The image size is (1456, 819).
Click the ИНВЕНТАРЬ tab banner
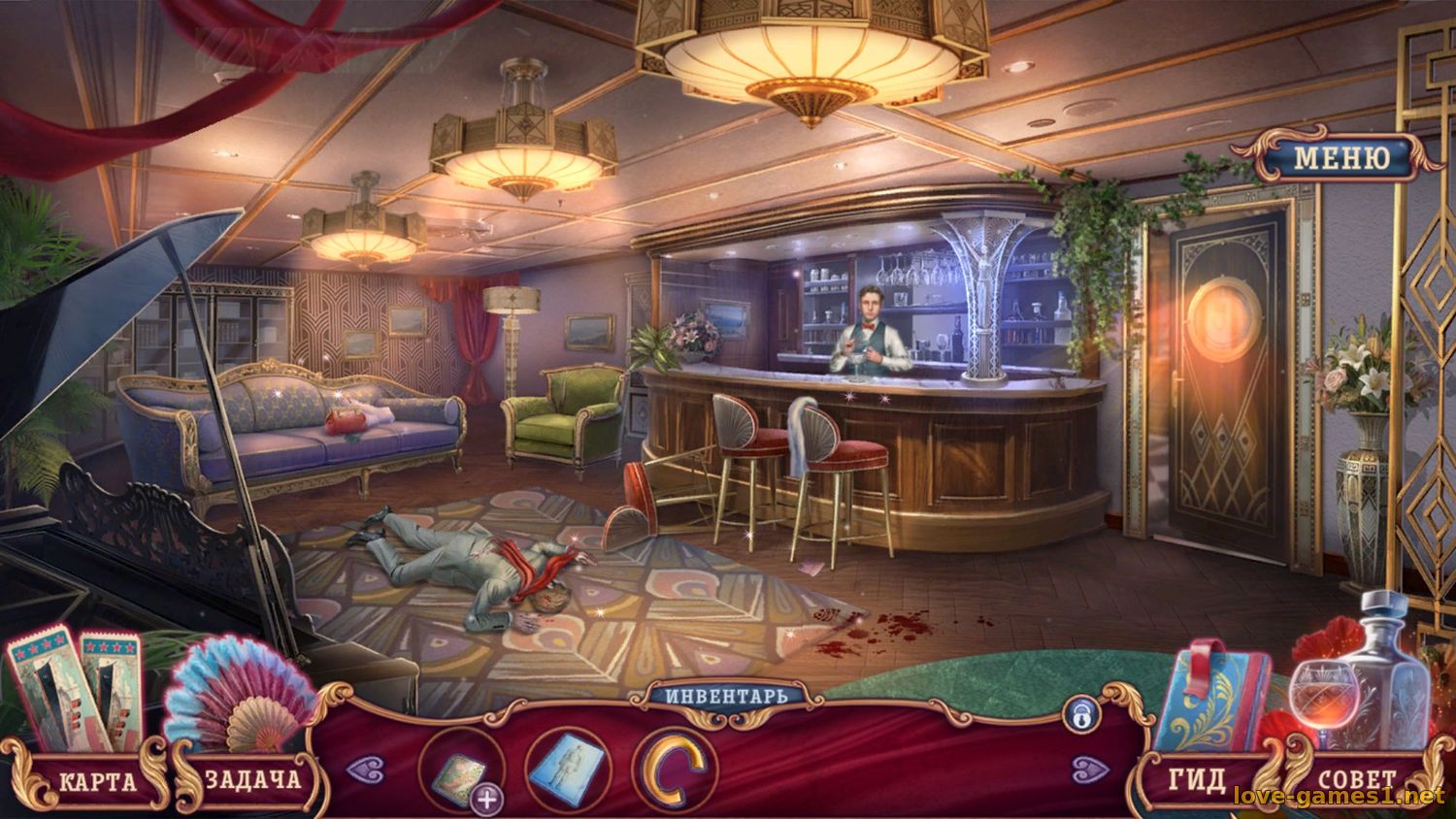pos(728,695)
